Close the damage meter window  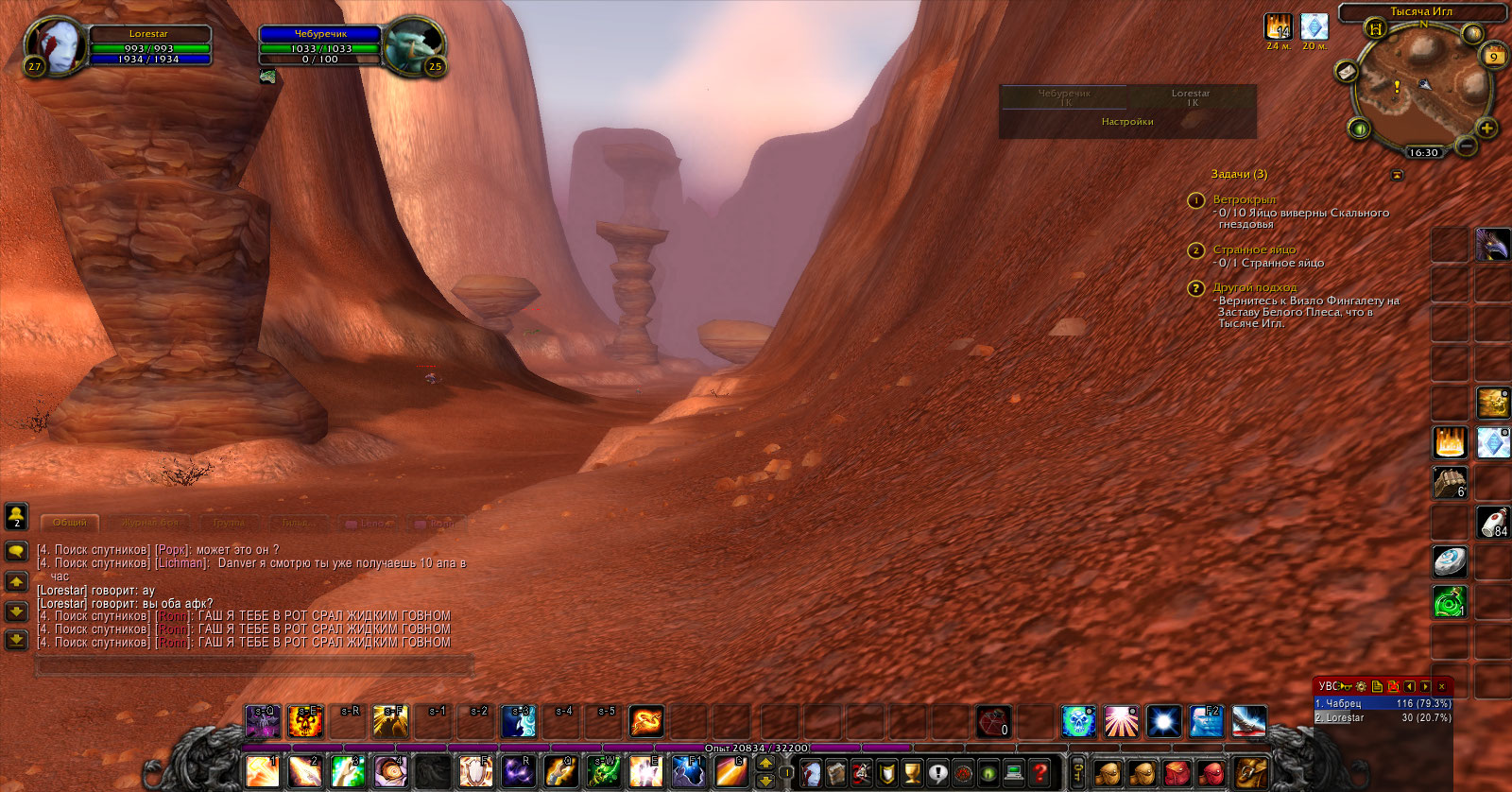(1442, 686)
